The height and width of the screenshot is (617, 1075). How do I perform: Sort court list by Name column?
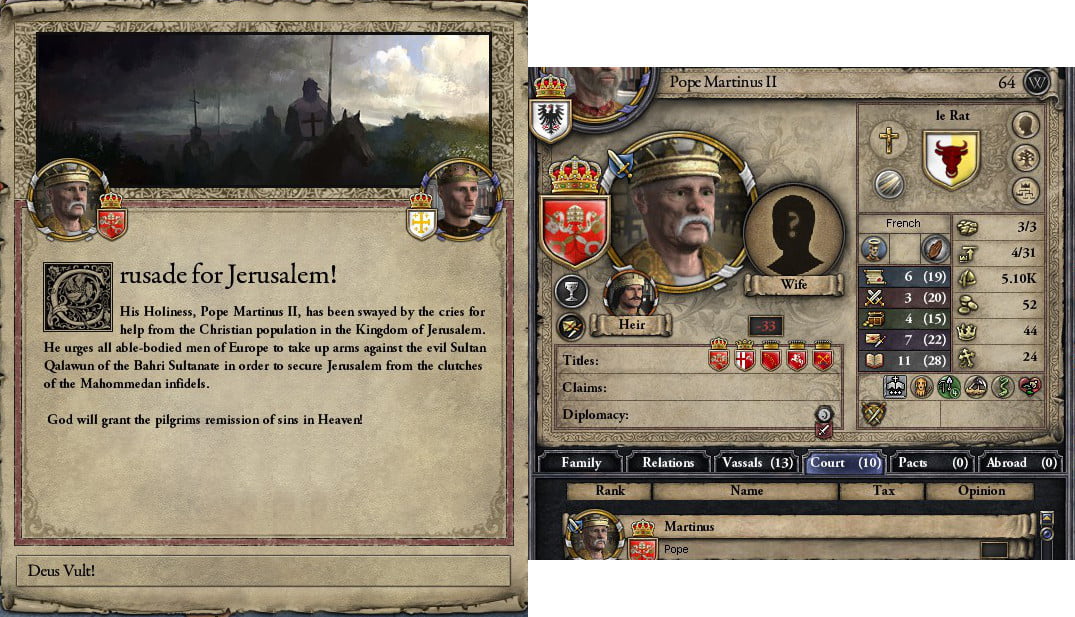(746, 491)
